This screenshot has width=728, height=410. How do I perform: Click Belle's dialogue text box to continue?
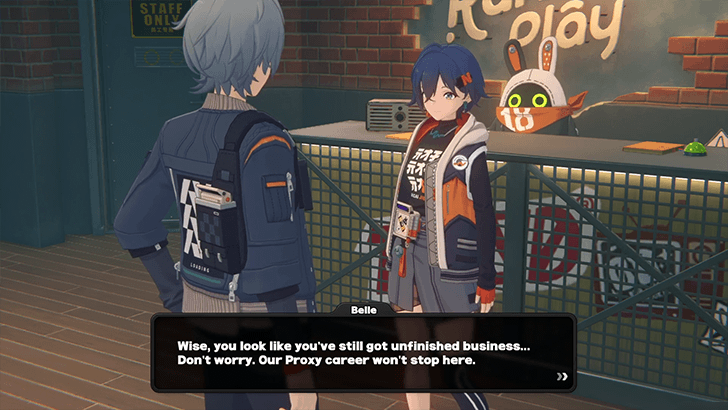[x=363, y=352]
